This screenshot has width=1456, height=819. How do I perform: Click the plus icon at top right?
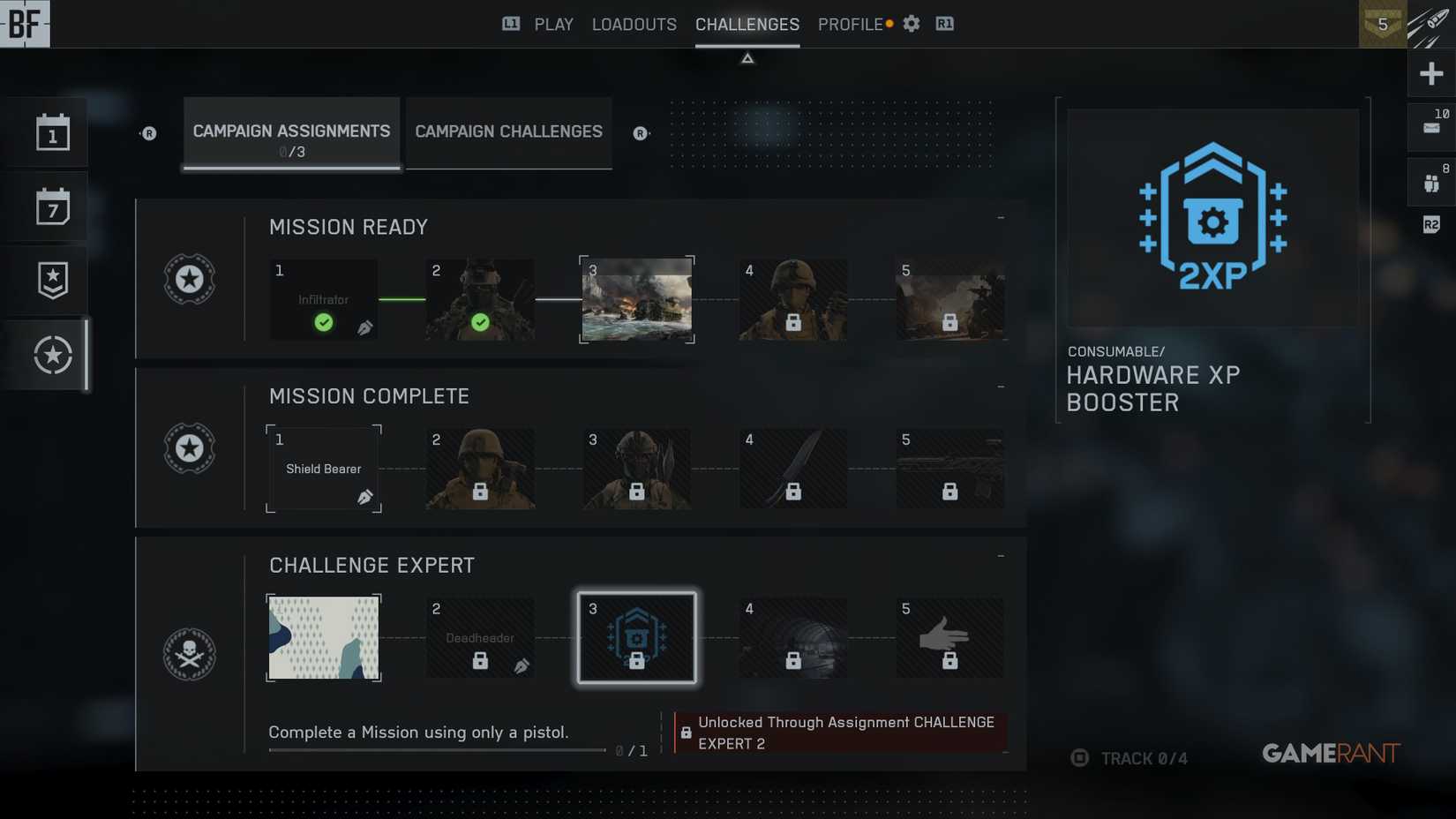[x=1430, y=73]
